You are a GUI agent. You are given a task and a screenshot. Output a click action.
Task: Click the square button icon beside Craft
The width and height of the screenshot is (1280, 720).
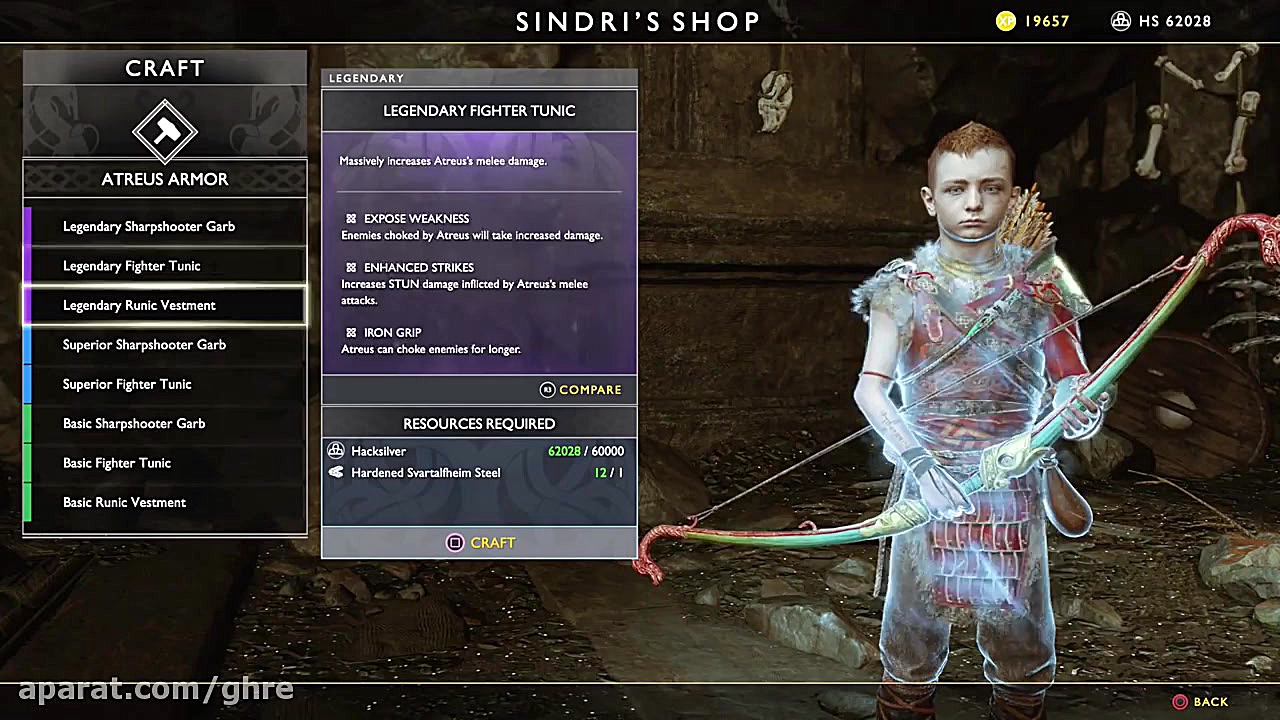[x=455, y=543]
